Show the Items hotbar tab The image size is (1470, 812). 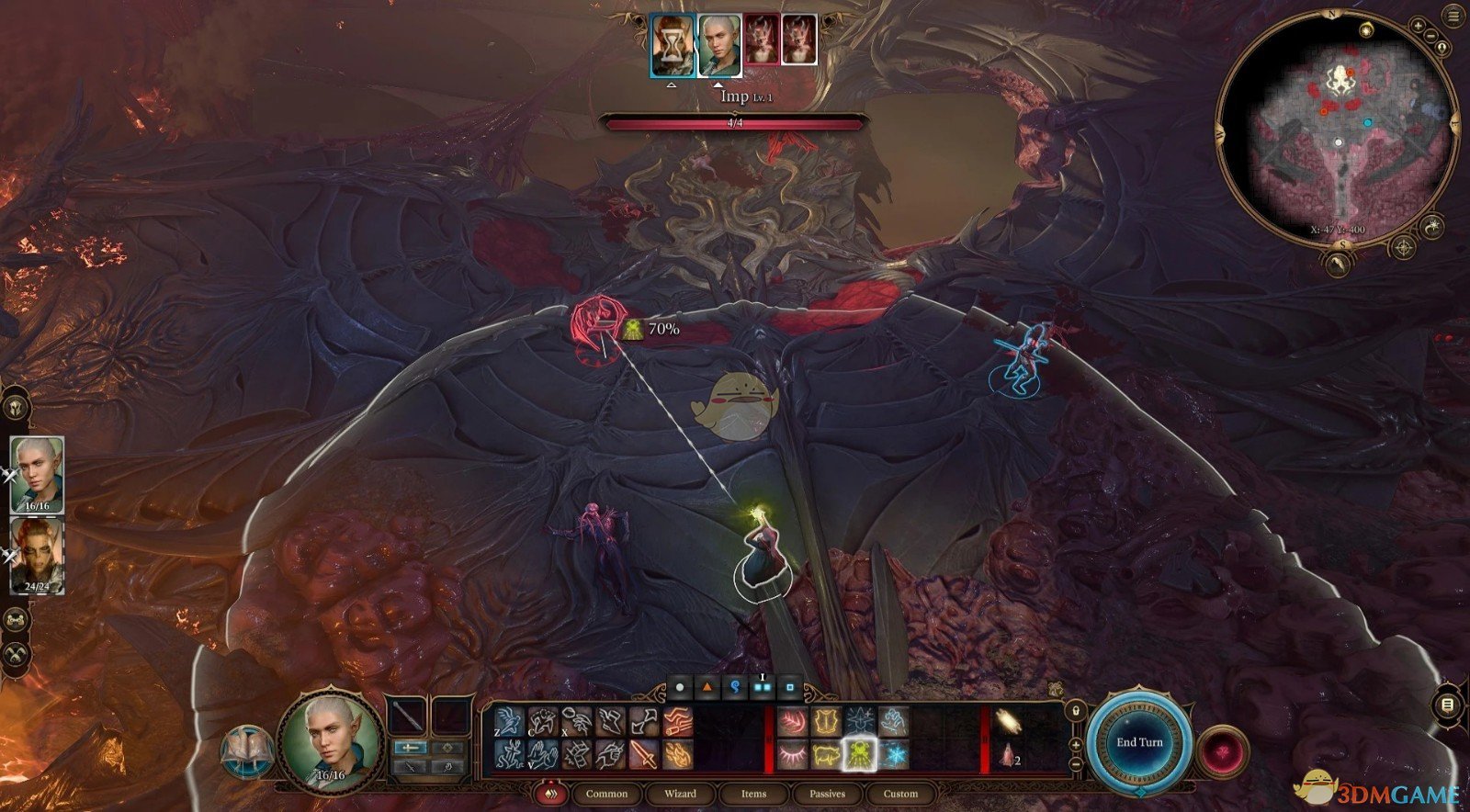tap(753, 794)
